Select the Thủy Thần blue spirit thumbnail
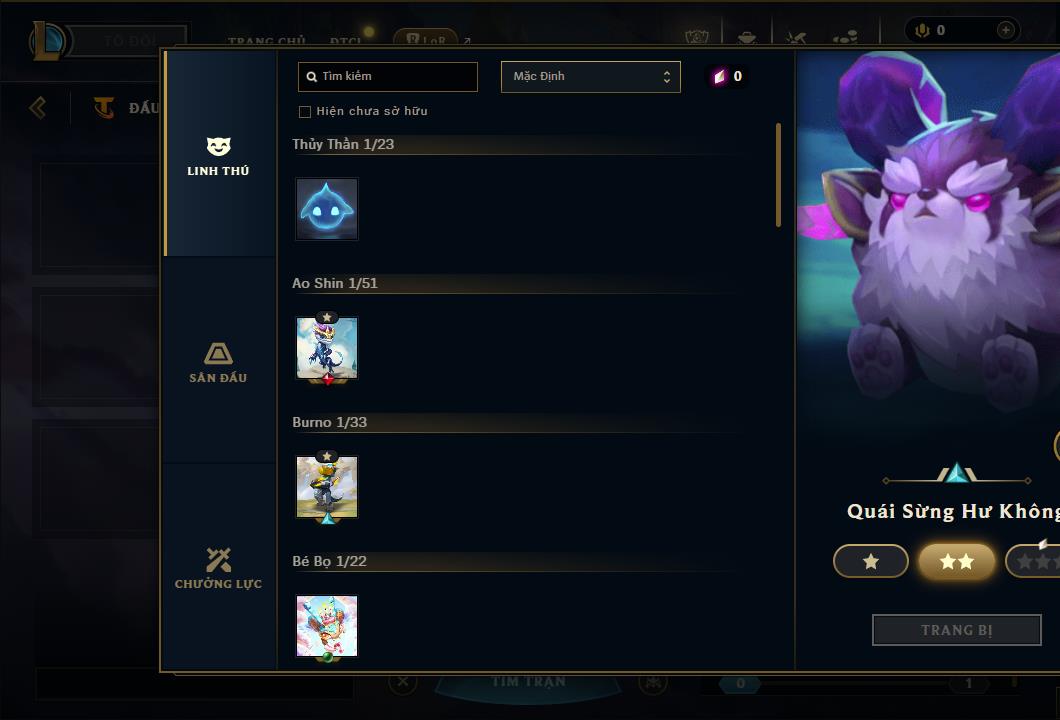This screenshot has height=720, width=1060. point(327,209)
